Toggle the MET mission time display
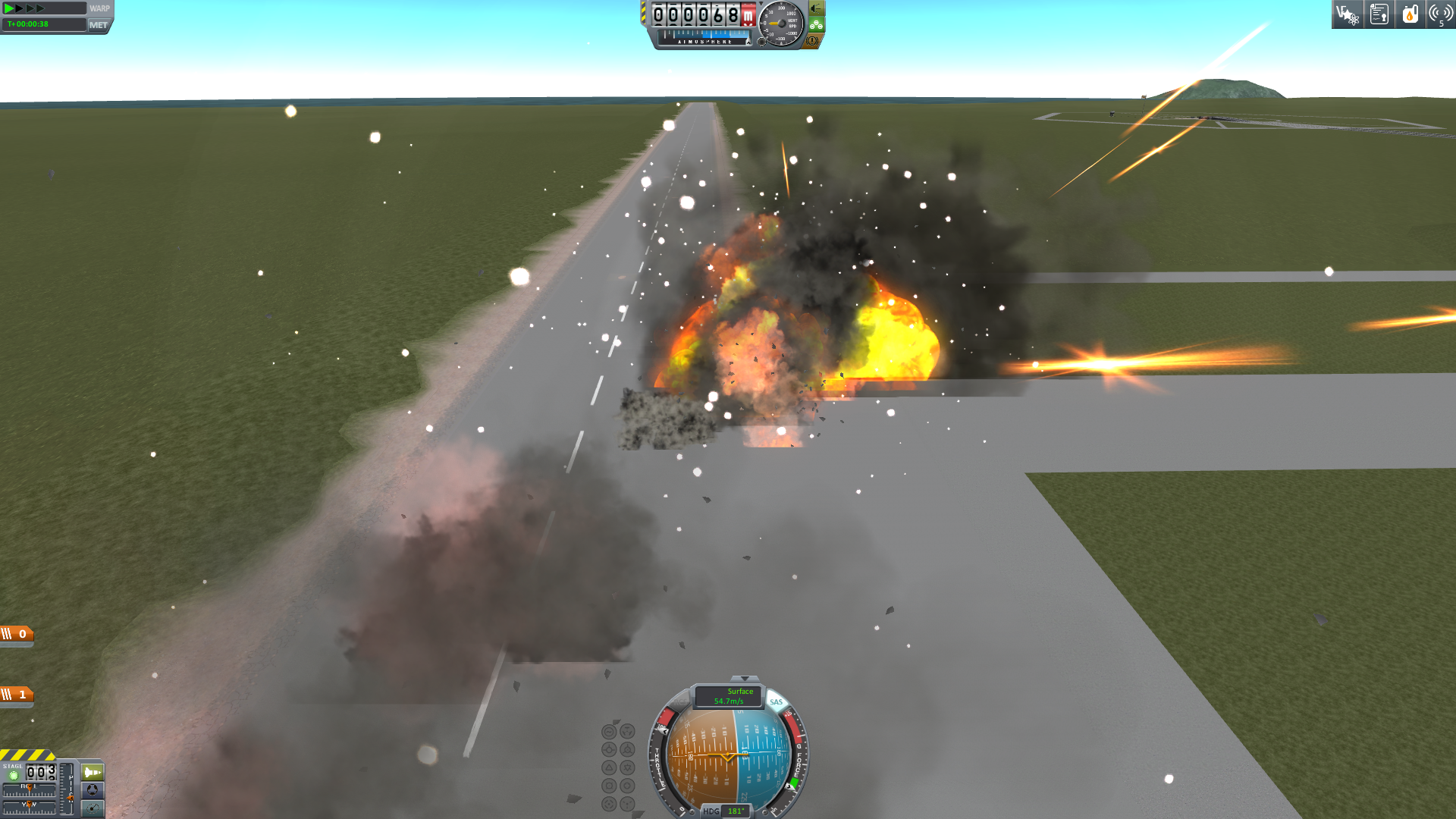This screenshot has height=819, width=1456. click(x=99, y=25)
